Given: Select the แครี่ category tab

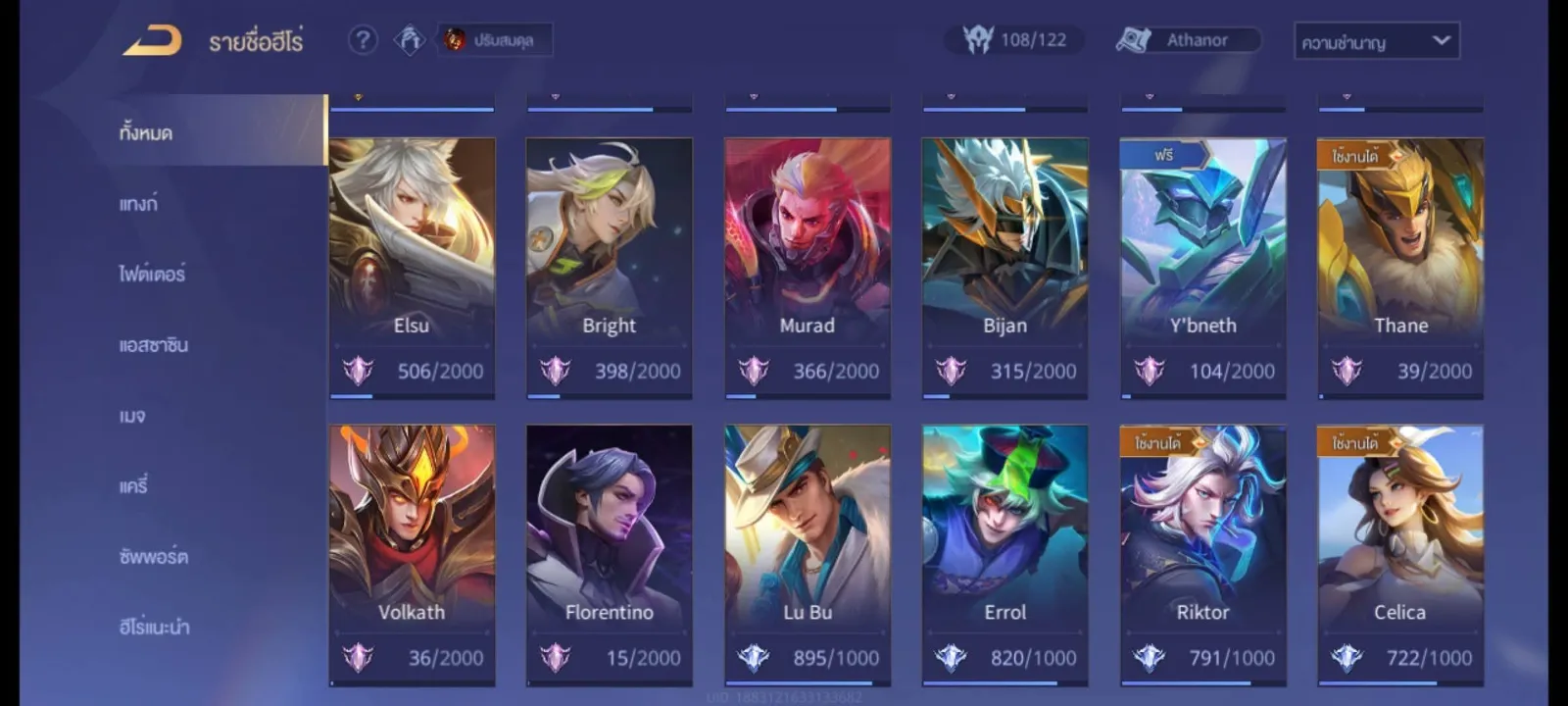Looking at the screenshot, I should click(133, 486).
